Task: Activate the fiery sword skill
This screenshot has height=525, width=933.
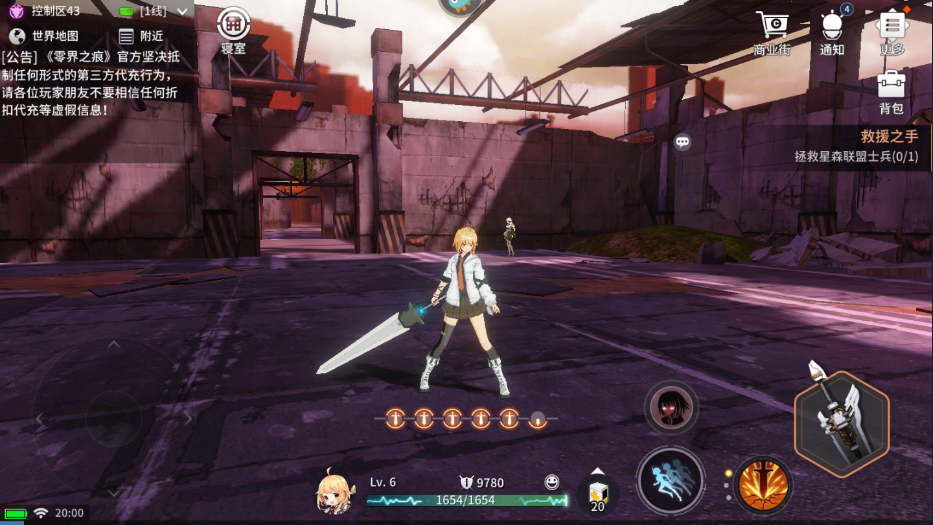Action: coord(764,485)
